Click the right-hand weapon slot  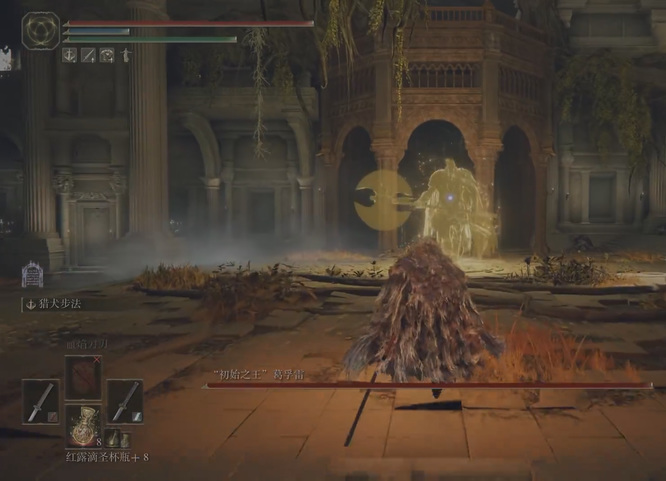click(124, 401)
